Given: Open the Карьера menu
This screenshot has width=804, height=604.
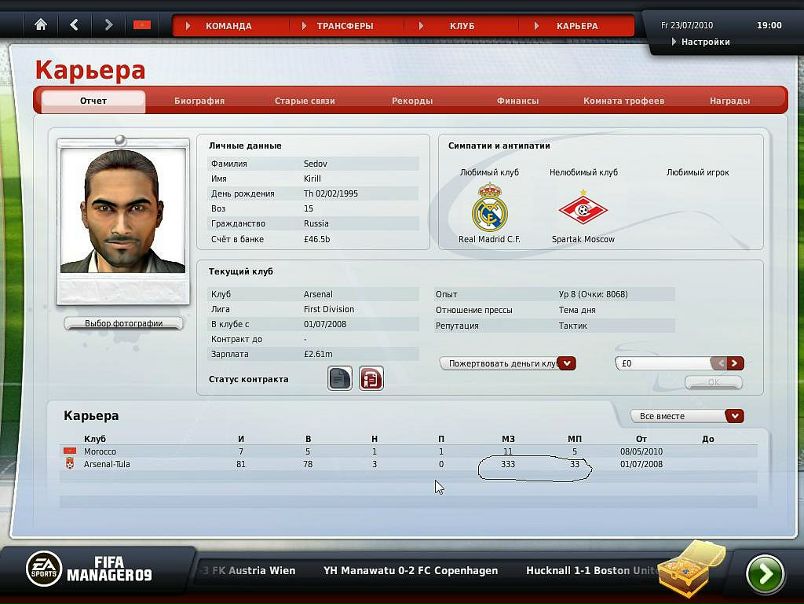Looking at the screenshot, I should [577, 26].
